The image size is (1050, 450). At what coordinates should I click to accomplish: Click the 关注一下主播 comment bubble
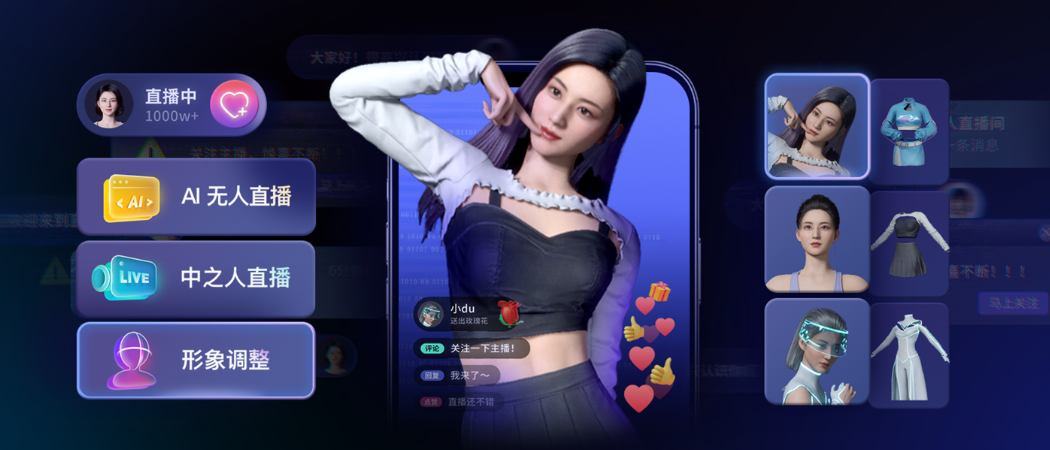pyautogui.click(x=471, y=349)
